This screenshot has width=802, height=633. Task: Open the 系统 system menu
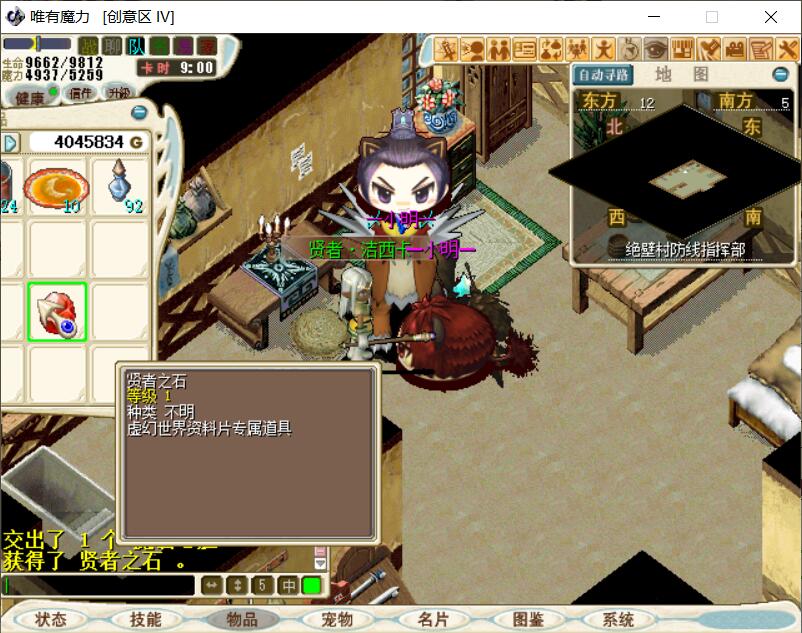pos(619,619)
